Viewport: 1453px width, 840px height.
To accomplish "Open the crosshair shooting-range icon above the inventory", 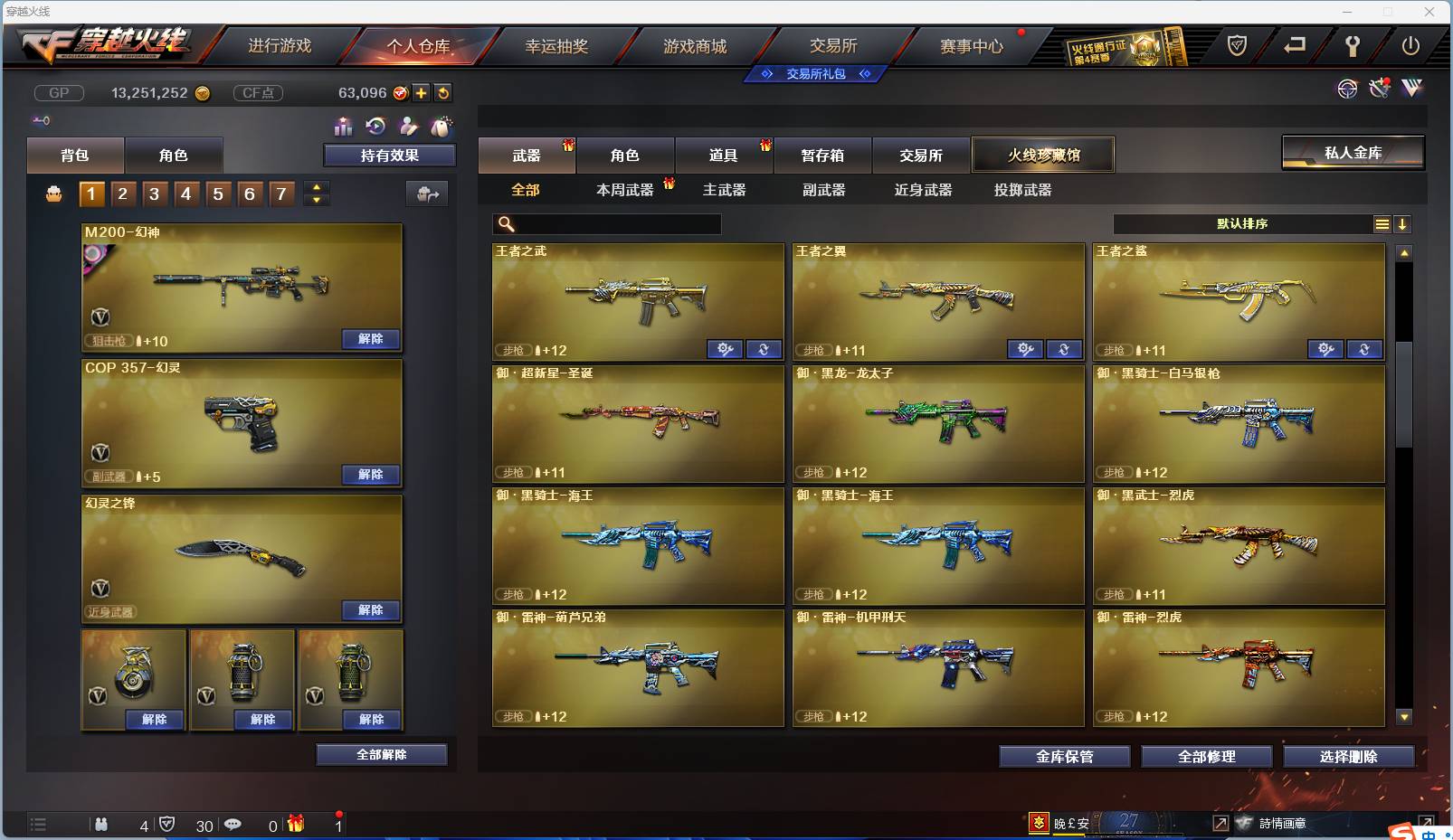I will (1347, 89).
